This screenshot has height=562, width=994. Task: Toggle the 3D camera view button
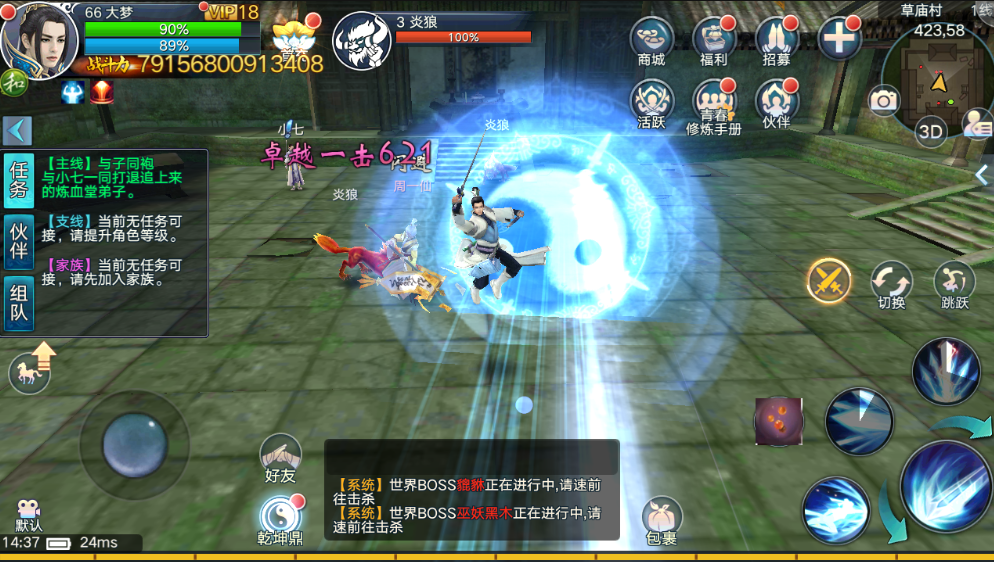click(x=931, y=132)
